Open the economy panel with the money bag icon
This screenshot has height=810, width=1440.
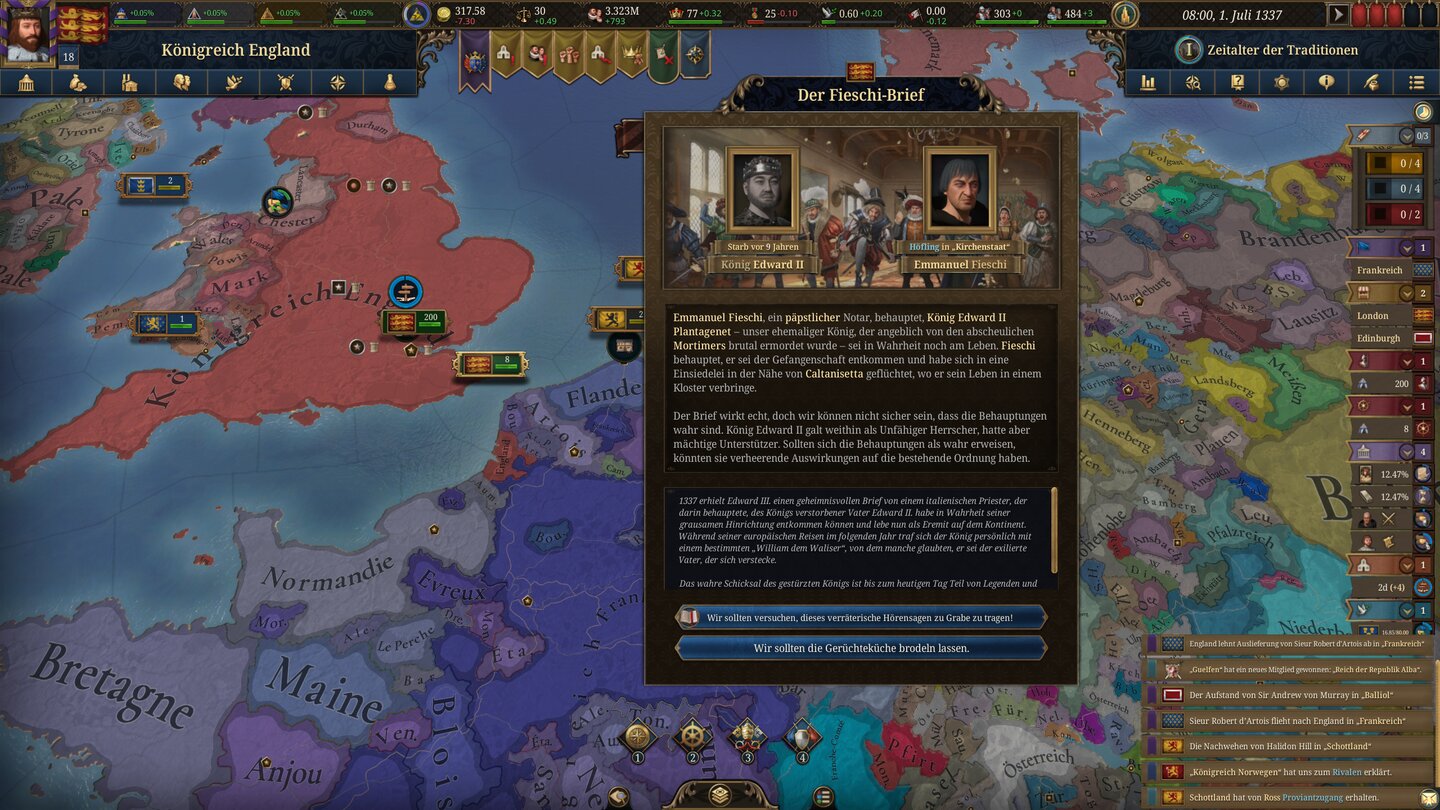coord(79,82)
